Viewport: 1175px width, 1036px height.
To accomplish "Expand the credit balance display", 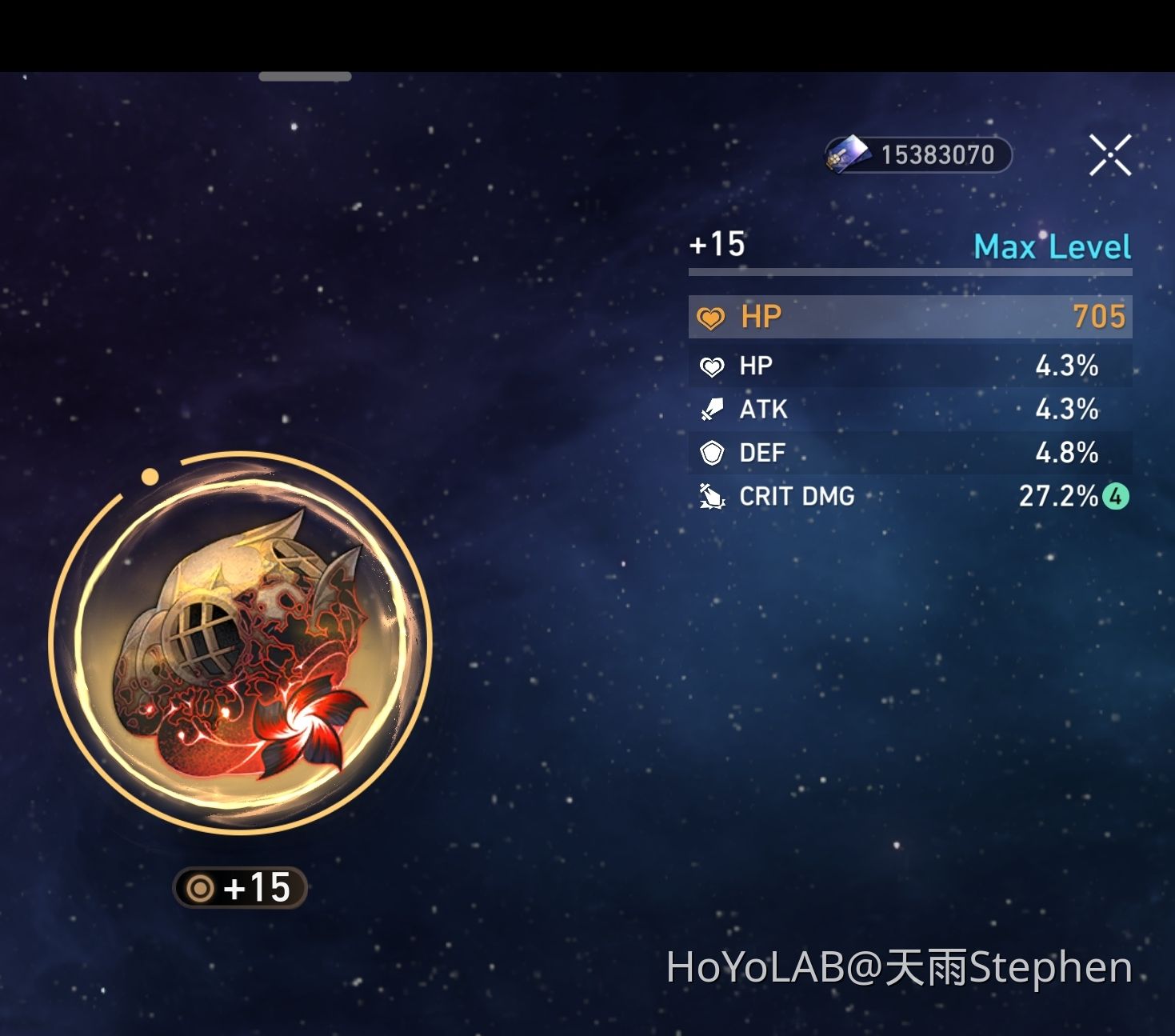I will coord(916,154).
